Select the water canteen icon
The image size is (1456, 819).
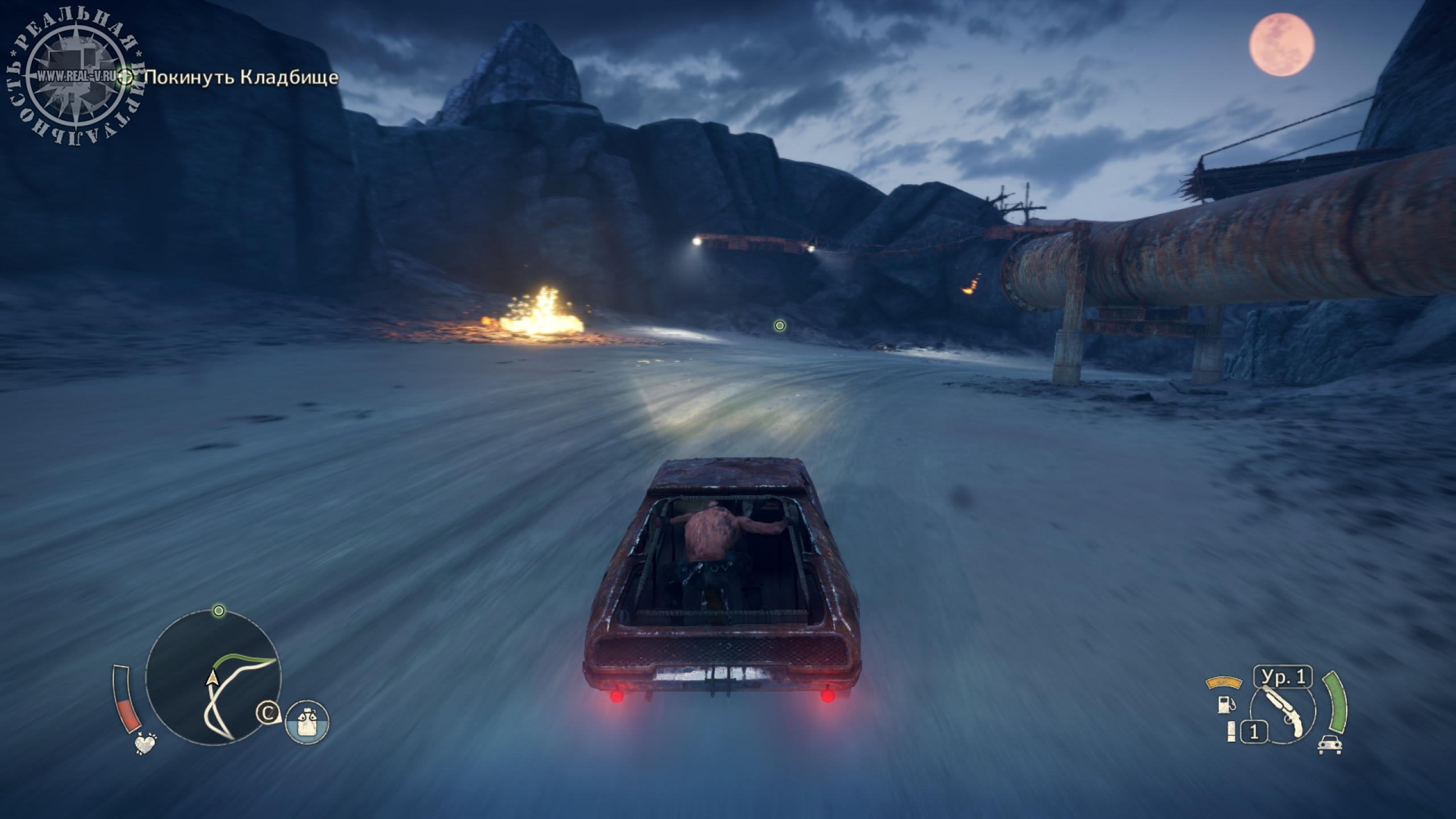307,722
